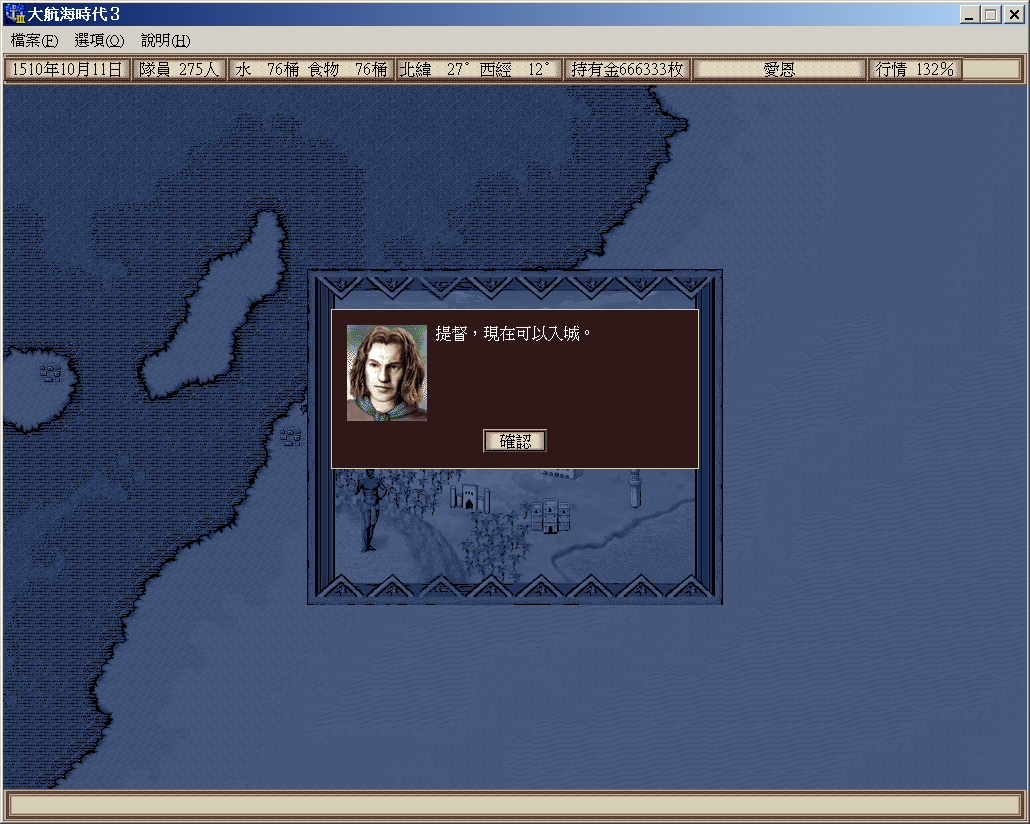
Task: Minimize the game window
Action: click(x=970, y=15)
